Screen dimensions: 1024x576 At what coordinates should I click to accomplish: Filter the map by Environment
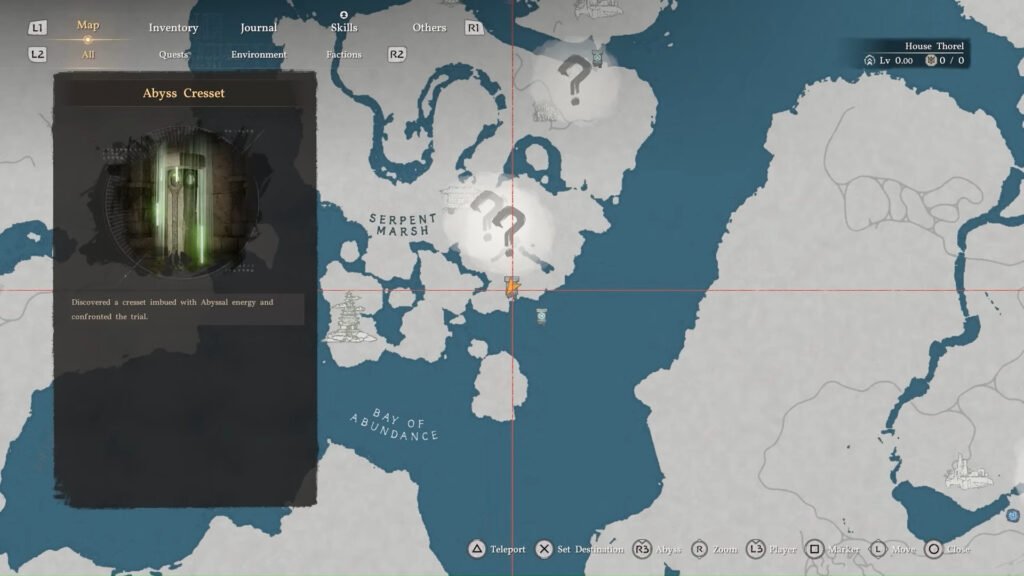[x=258, y=55]
